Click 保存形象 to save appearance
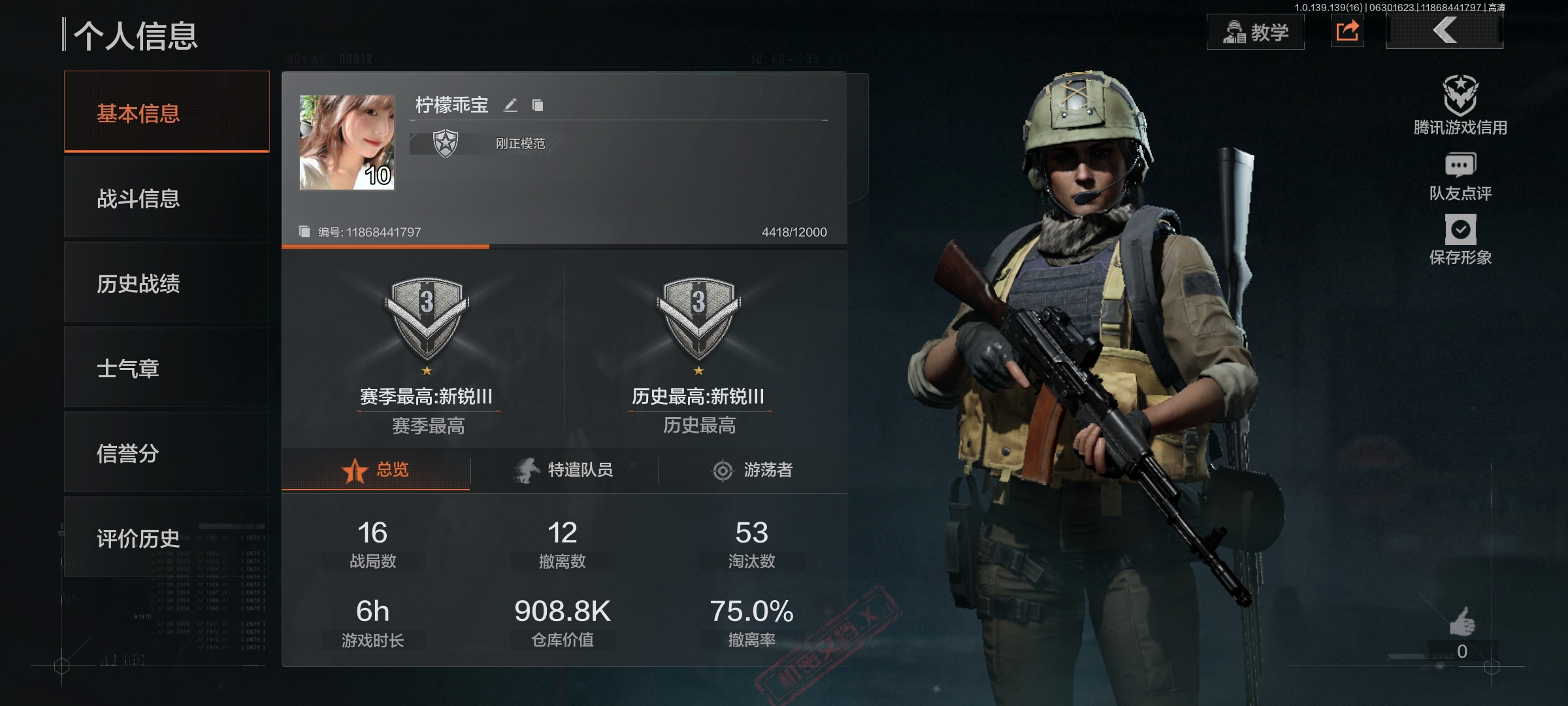Screen dimensions: 1568x706 tap(1460, 240)
